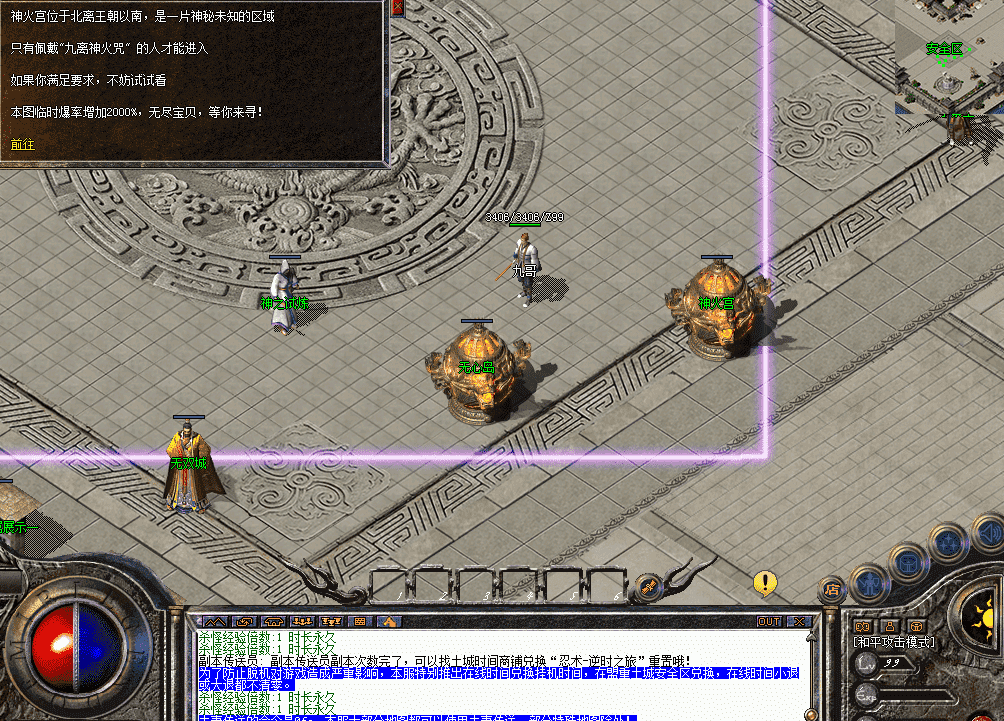The image size is (1004, 721).
Task: Click the orange warning triangle chat button
Action: coord(388,621)
